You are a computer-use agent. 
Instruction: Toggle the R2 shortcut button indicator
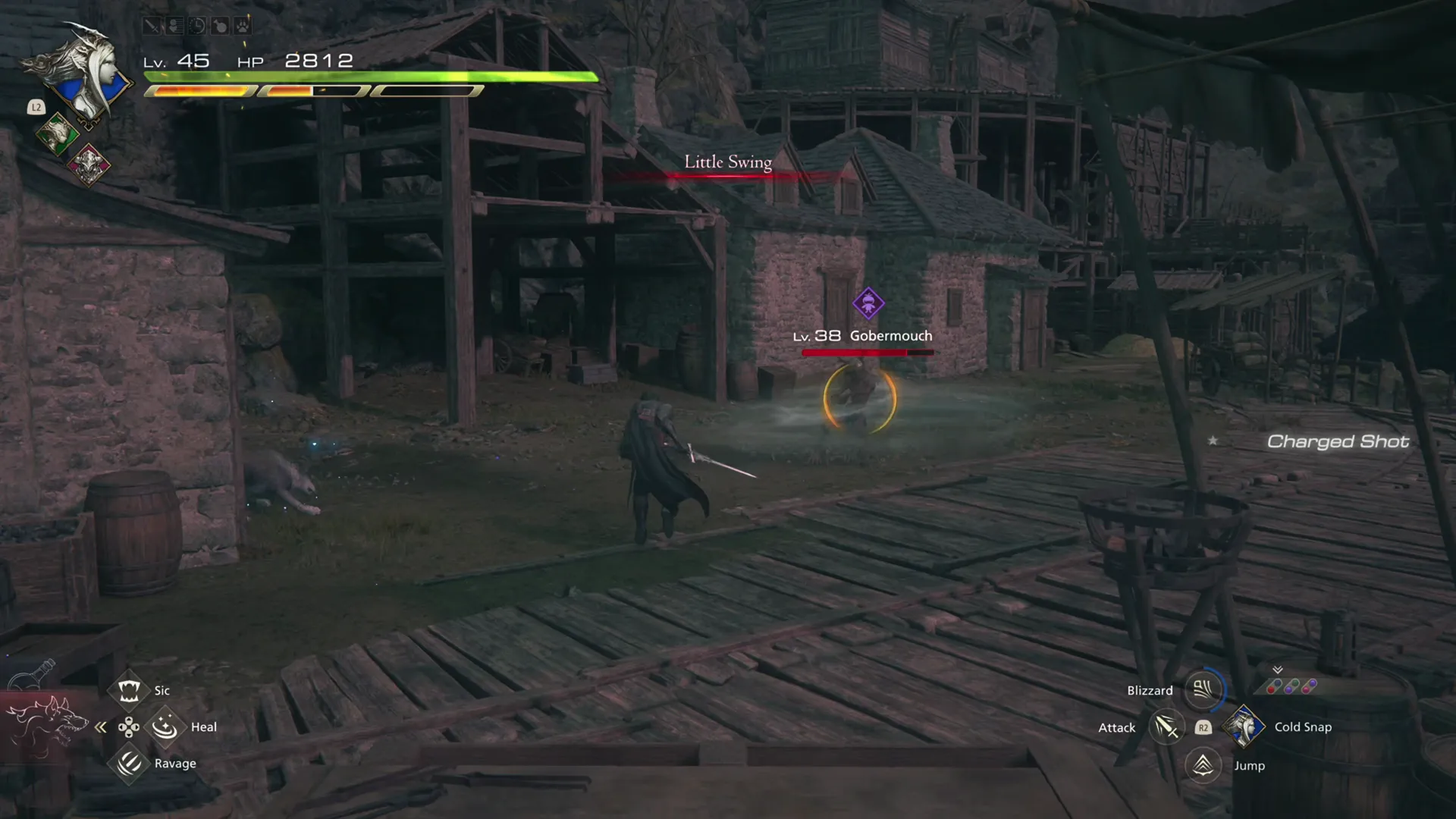click(1203, 727)
